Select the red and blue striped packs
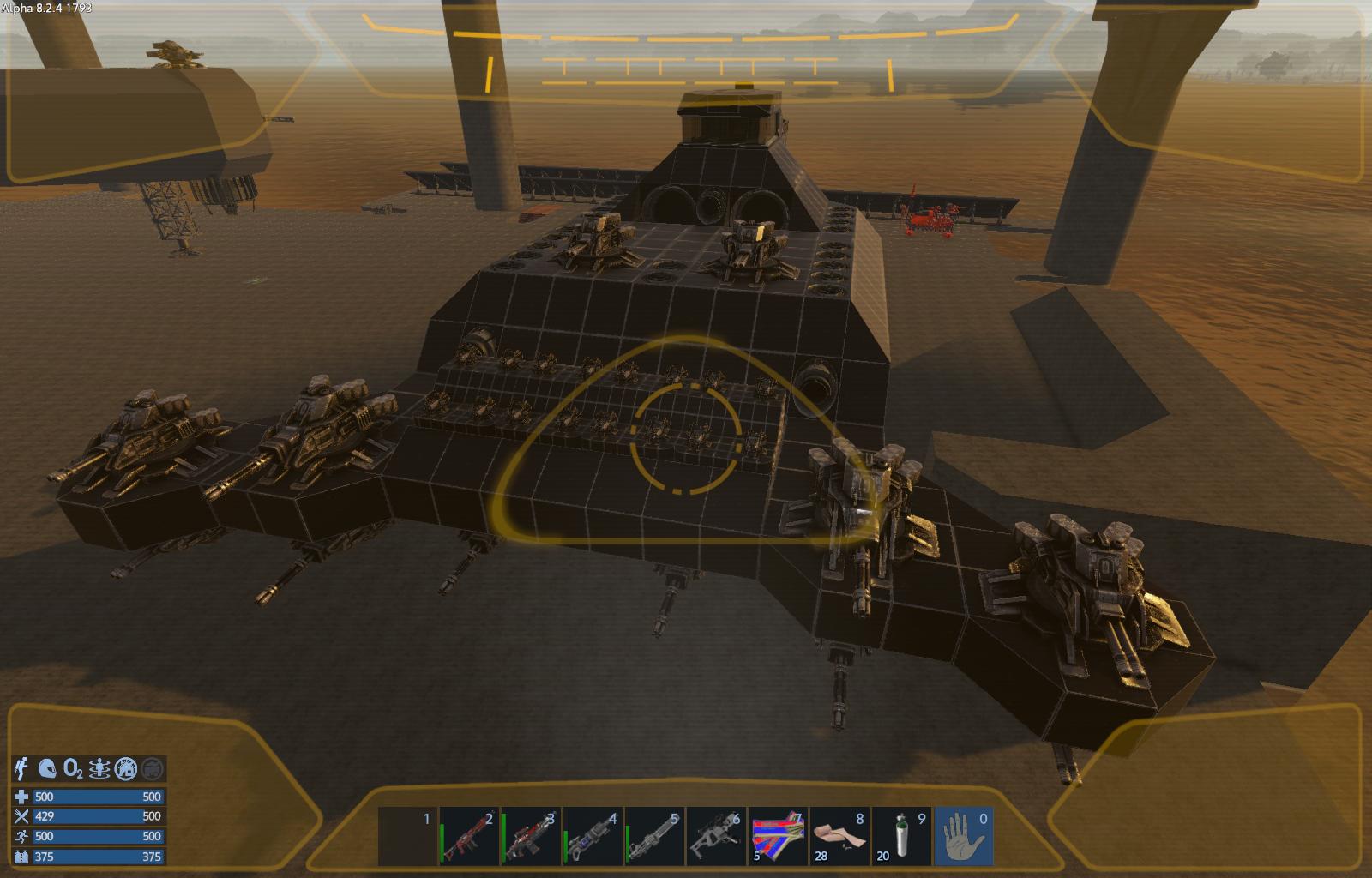Viewport: 1372px width, 878px height. point(779,838)
